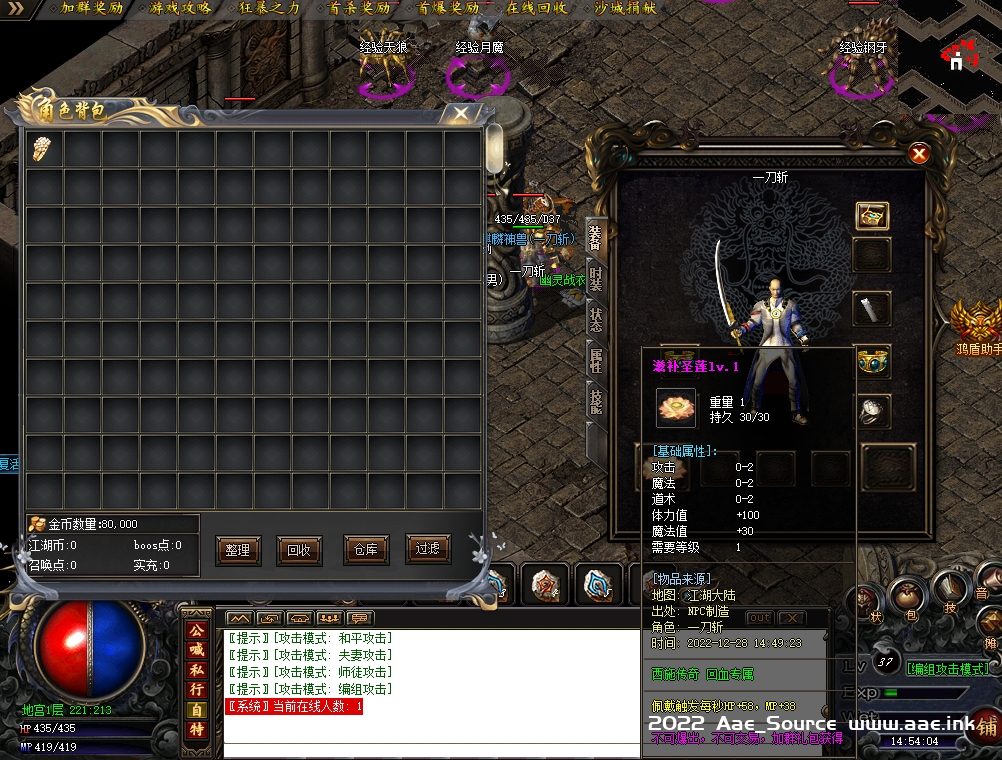
Task: Open 沙城捐献 donation menu
Action: pyautogui.click(x=626, y=8)
